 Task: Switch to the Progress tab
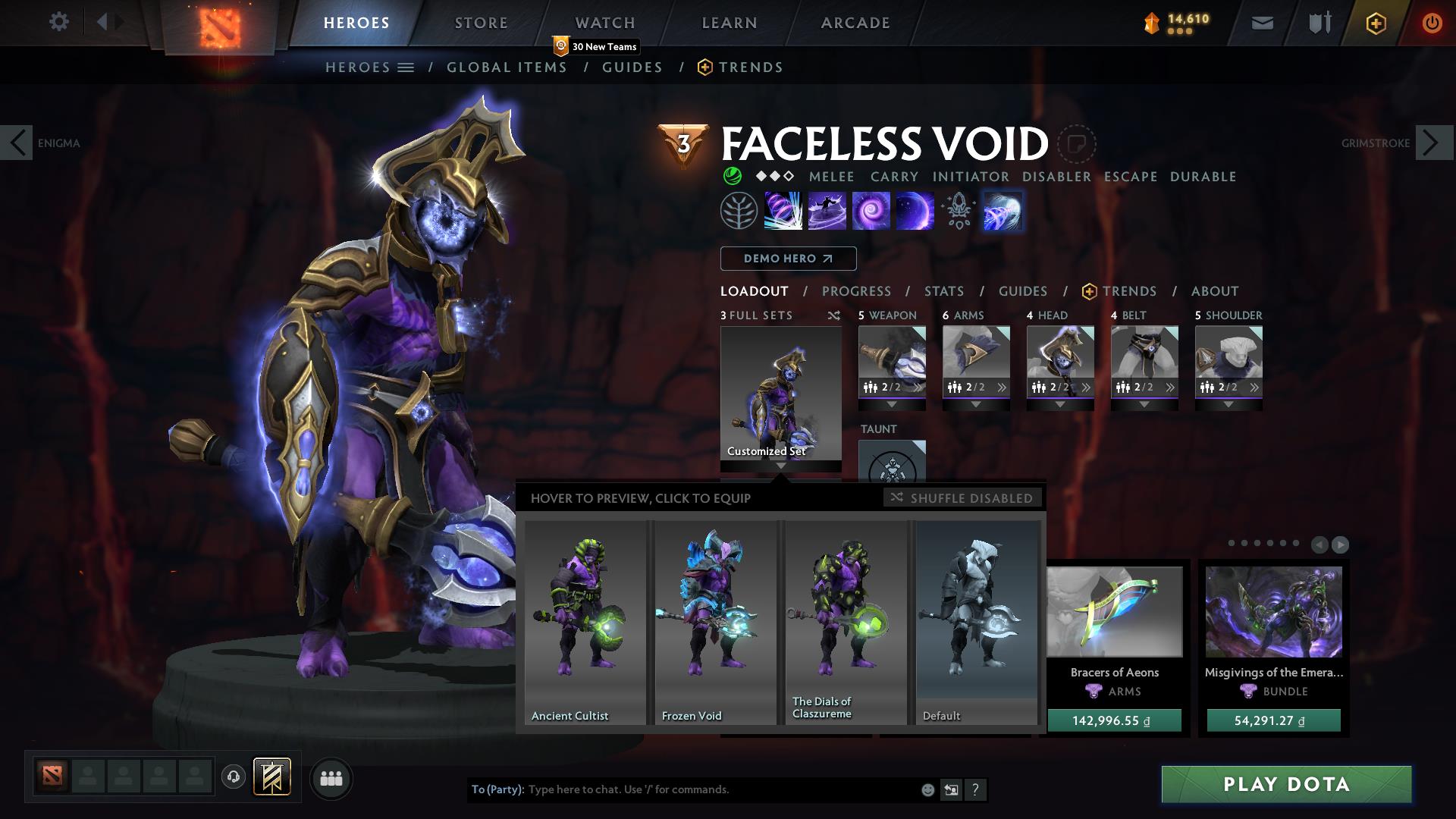[856, 291]
